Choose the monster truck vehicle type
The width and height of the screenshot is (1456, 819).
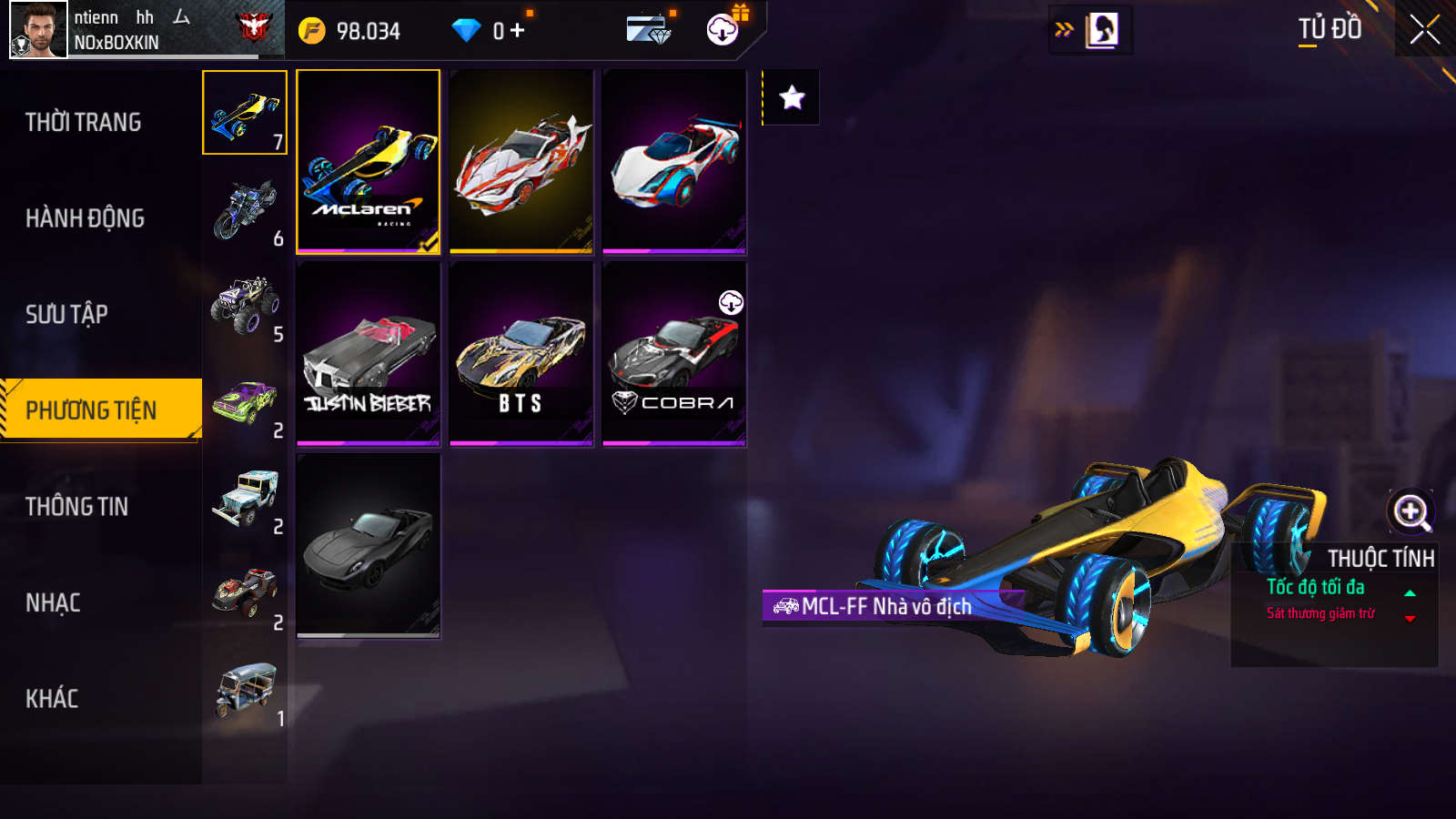tap(245, 306)
